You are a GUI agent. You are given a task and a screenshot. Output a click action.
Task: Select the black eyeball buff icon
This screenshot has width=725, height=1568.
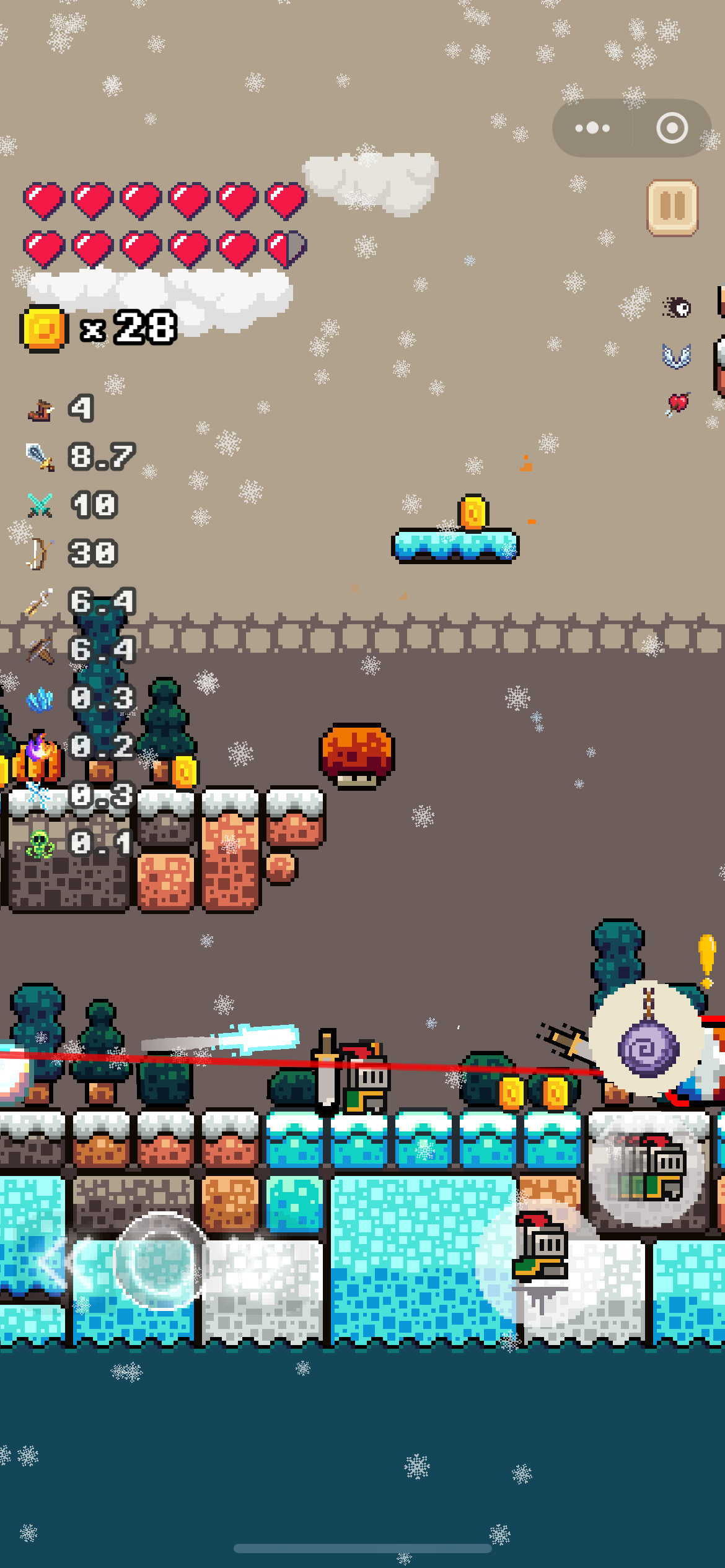[677, 307]
